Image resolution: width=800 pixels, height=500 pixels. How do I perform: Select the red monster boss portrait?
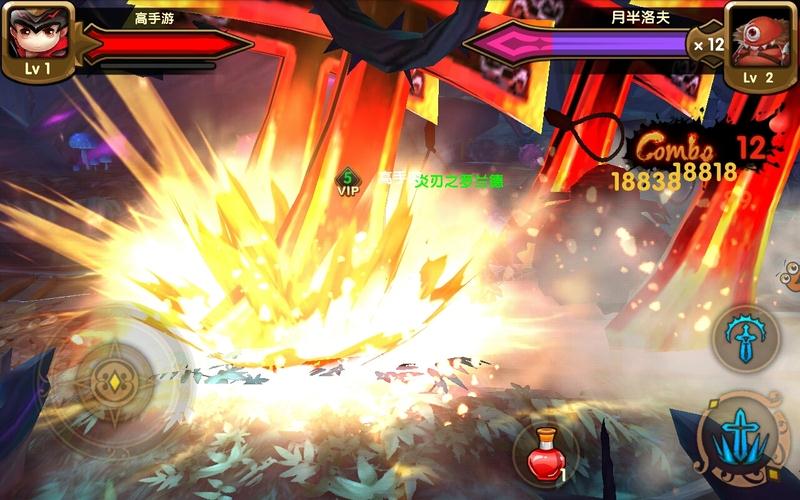tap(759, 36)
